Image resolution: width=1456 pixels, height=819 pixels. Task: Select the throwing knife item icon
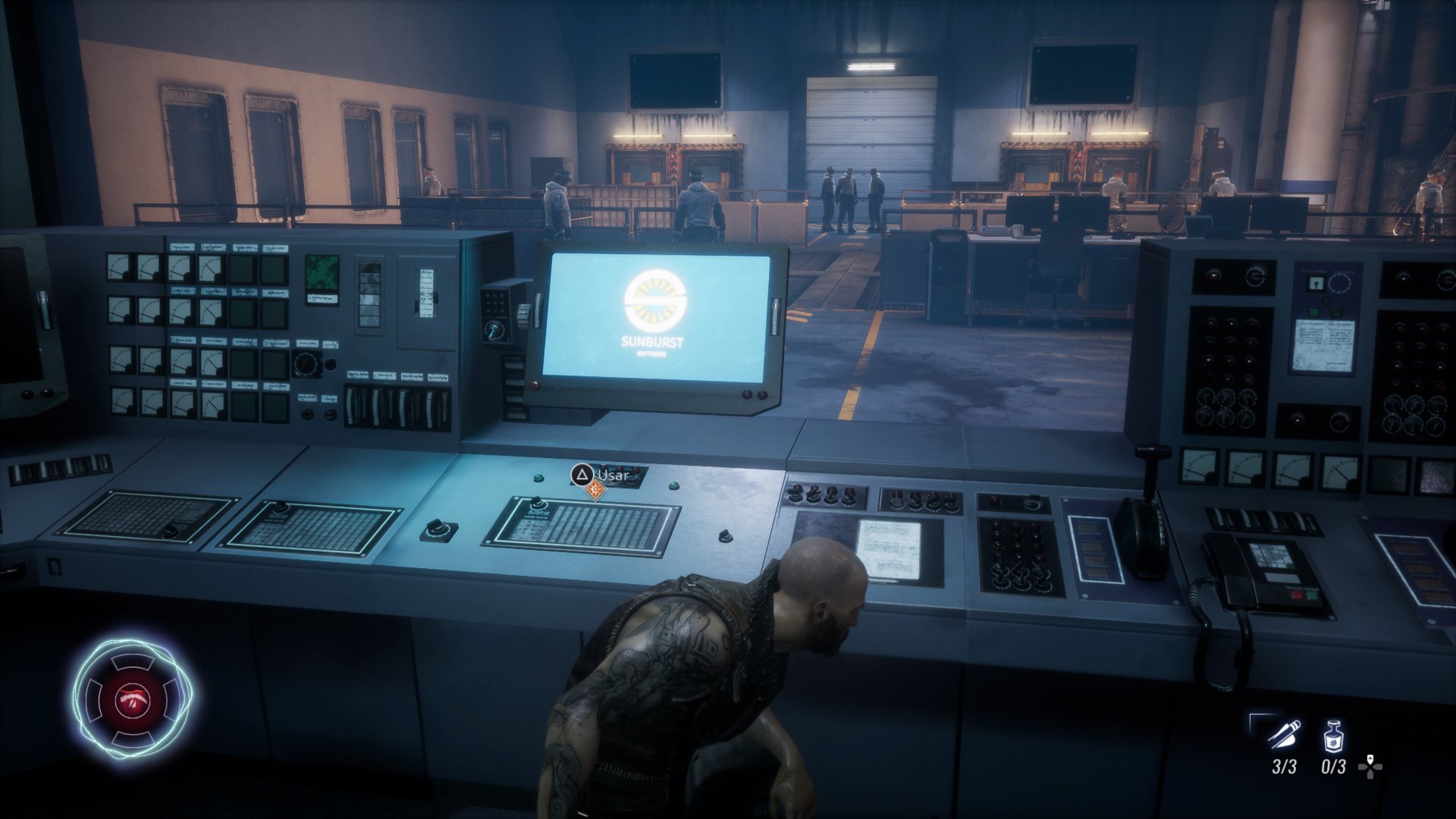click(x=1284, y=735)
